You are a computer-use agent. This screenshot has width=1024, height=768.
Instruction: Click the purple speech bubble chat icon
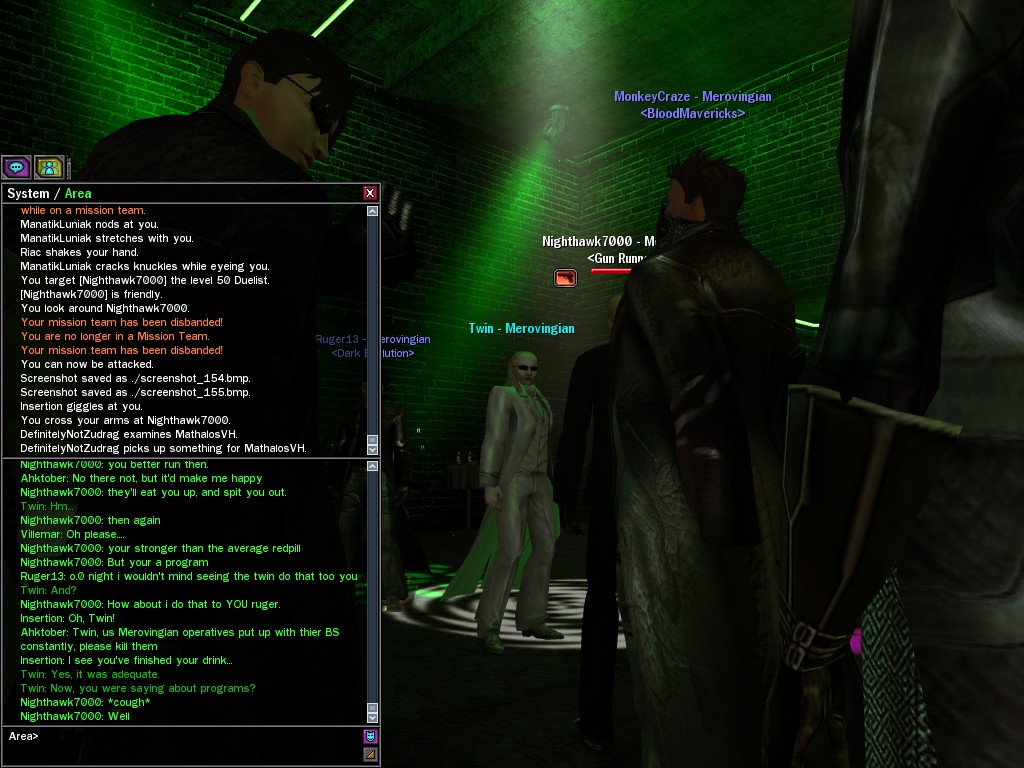coord(16,167)
